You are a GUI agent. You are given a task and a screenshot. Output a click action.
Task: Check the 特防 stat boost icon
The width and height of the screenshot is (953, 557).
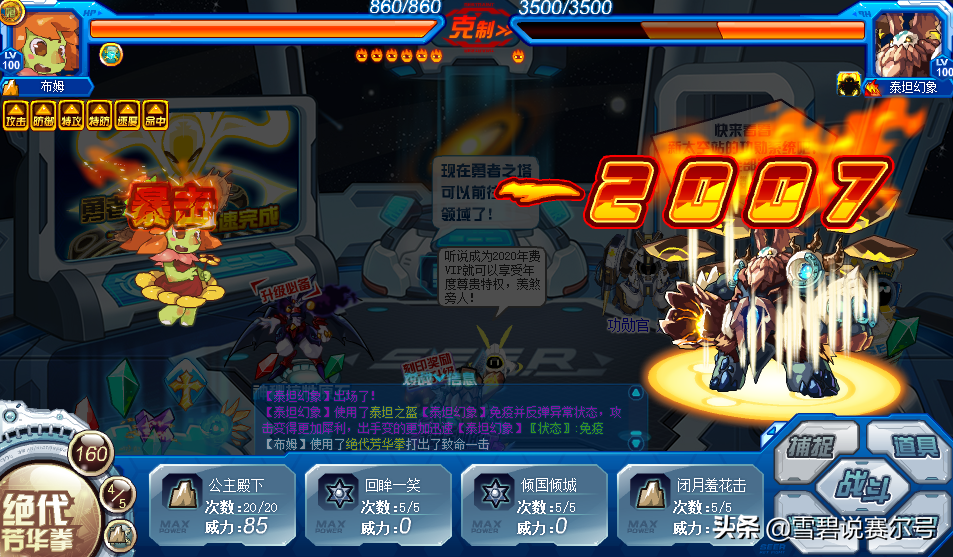pyautogui.click(x=100, y=115)
